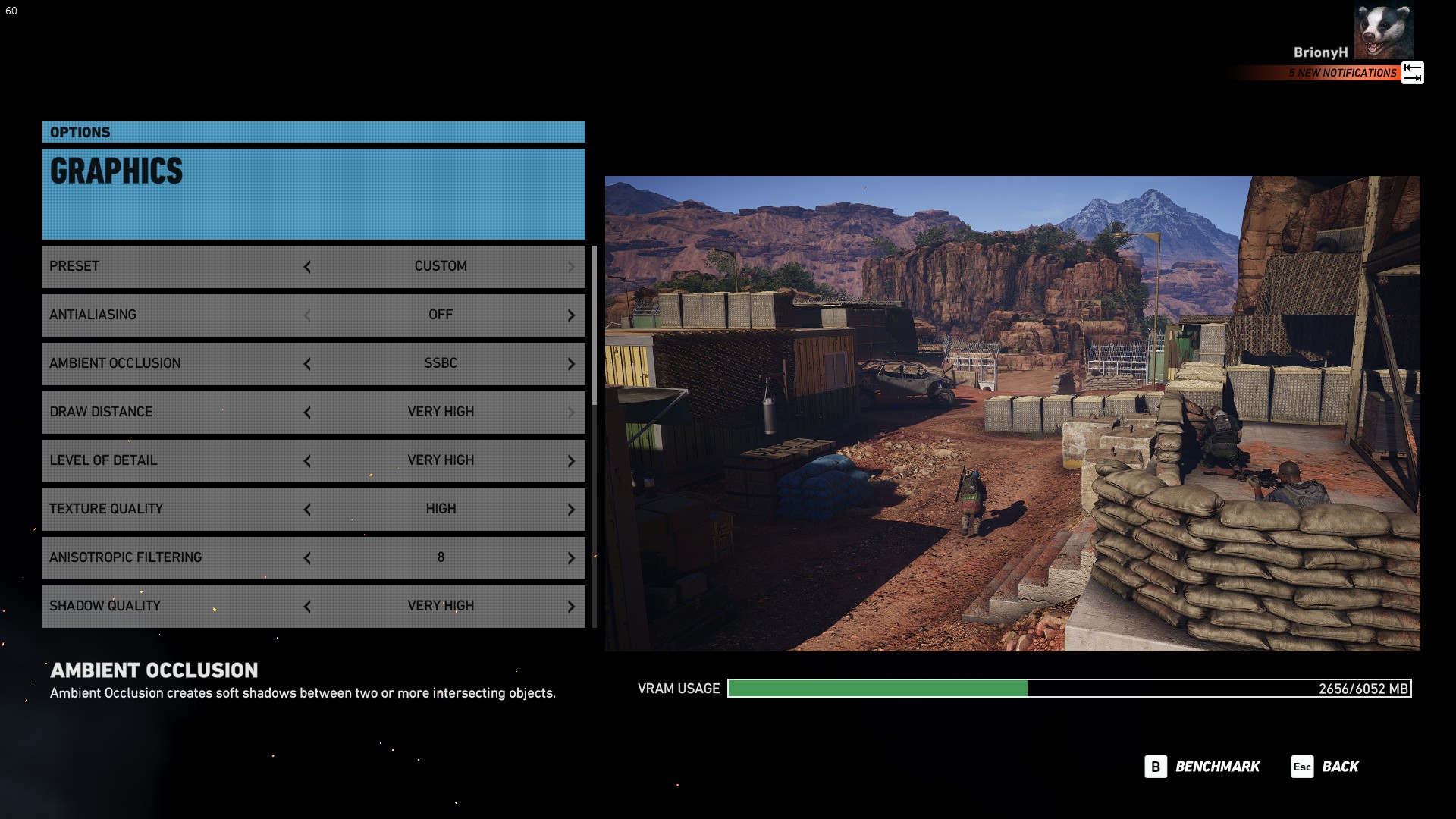Switch Ambient Occlusion to the previous option
The height and width of the screenshot is (819, 1456).
point(307,364)
